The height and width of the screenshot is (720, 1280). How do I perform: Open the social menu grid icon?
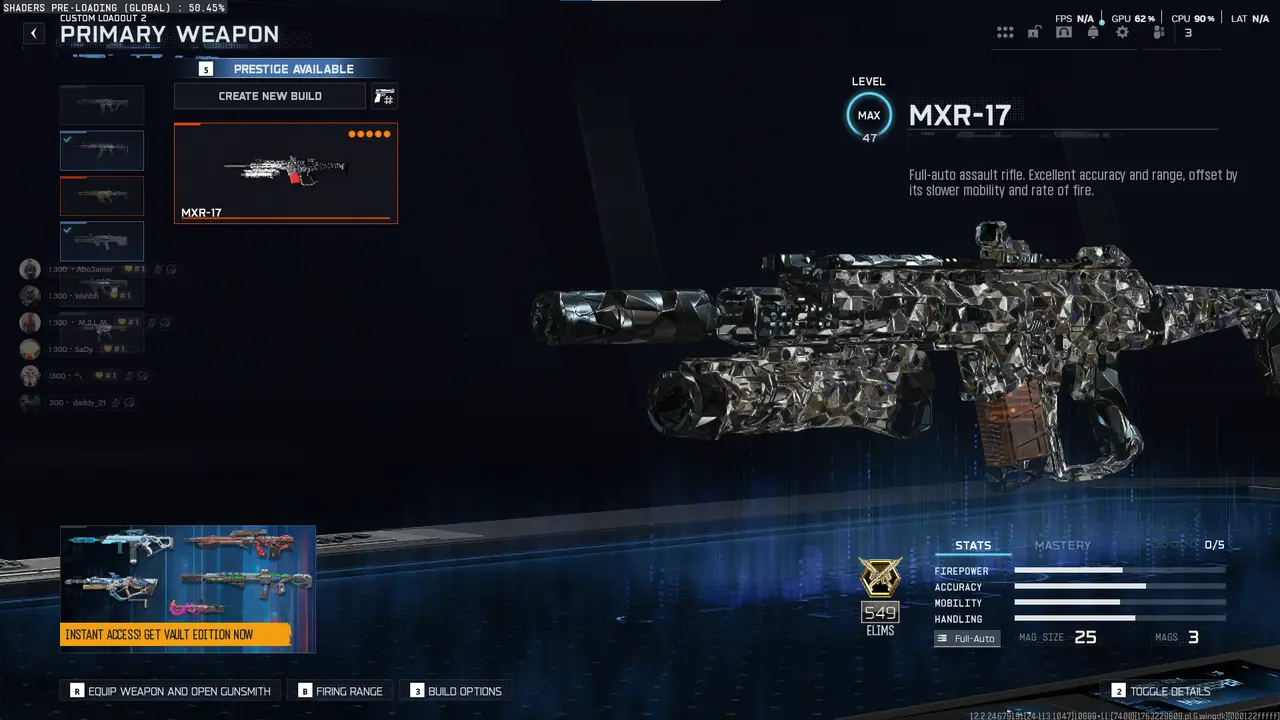tap(1005, 32)
